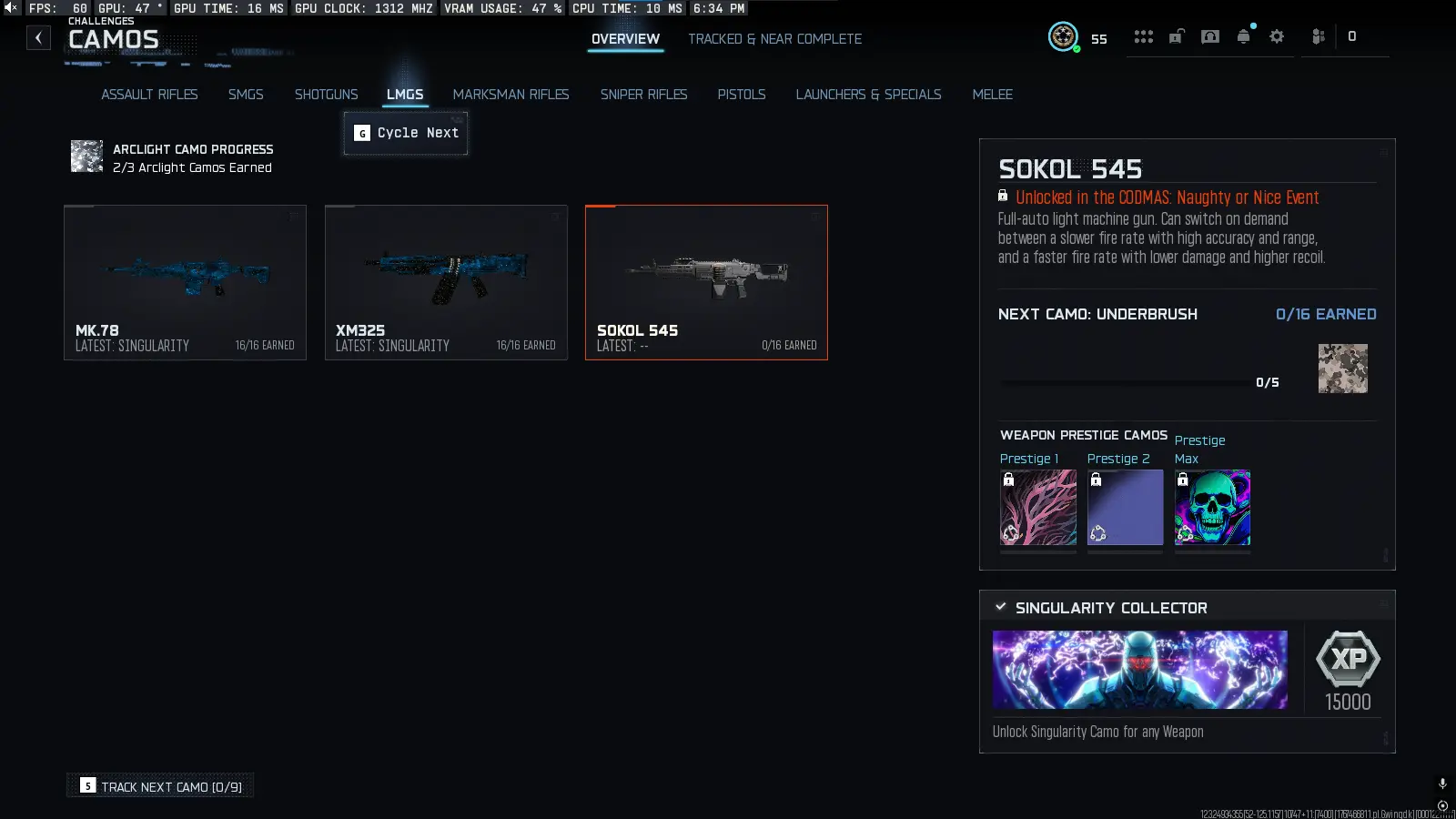The image size is (1456, 819).
Task: Open the notifications bell icon
Action: (1243, 37)
